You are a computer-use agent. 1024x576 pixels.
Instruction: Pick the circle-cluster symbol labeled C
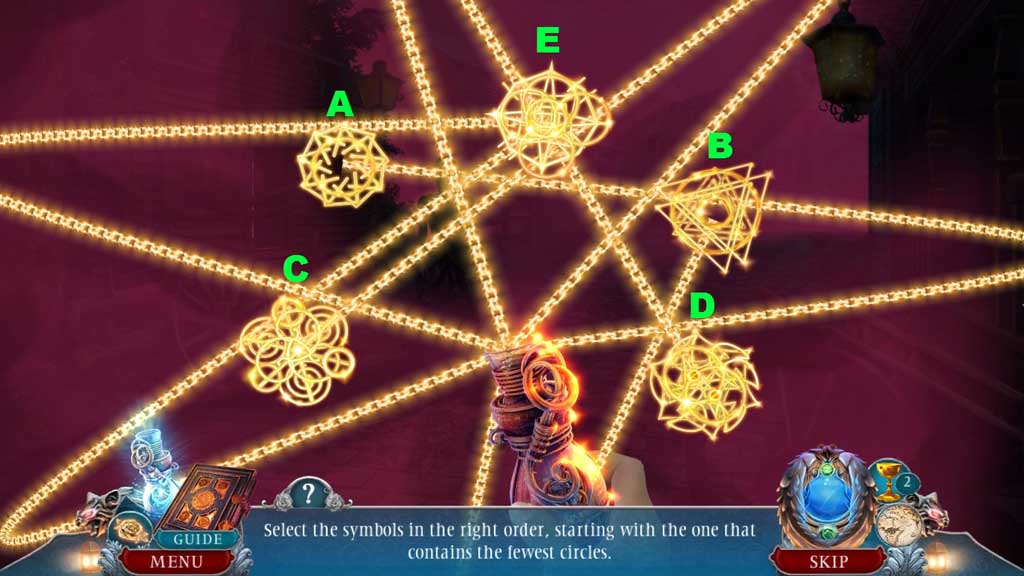[296, 349]
